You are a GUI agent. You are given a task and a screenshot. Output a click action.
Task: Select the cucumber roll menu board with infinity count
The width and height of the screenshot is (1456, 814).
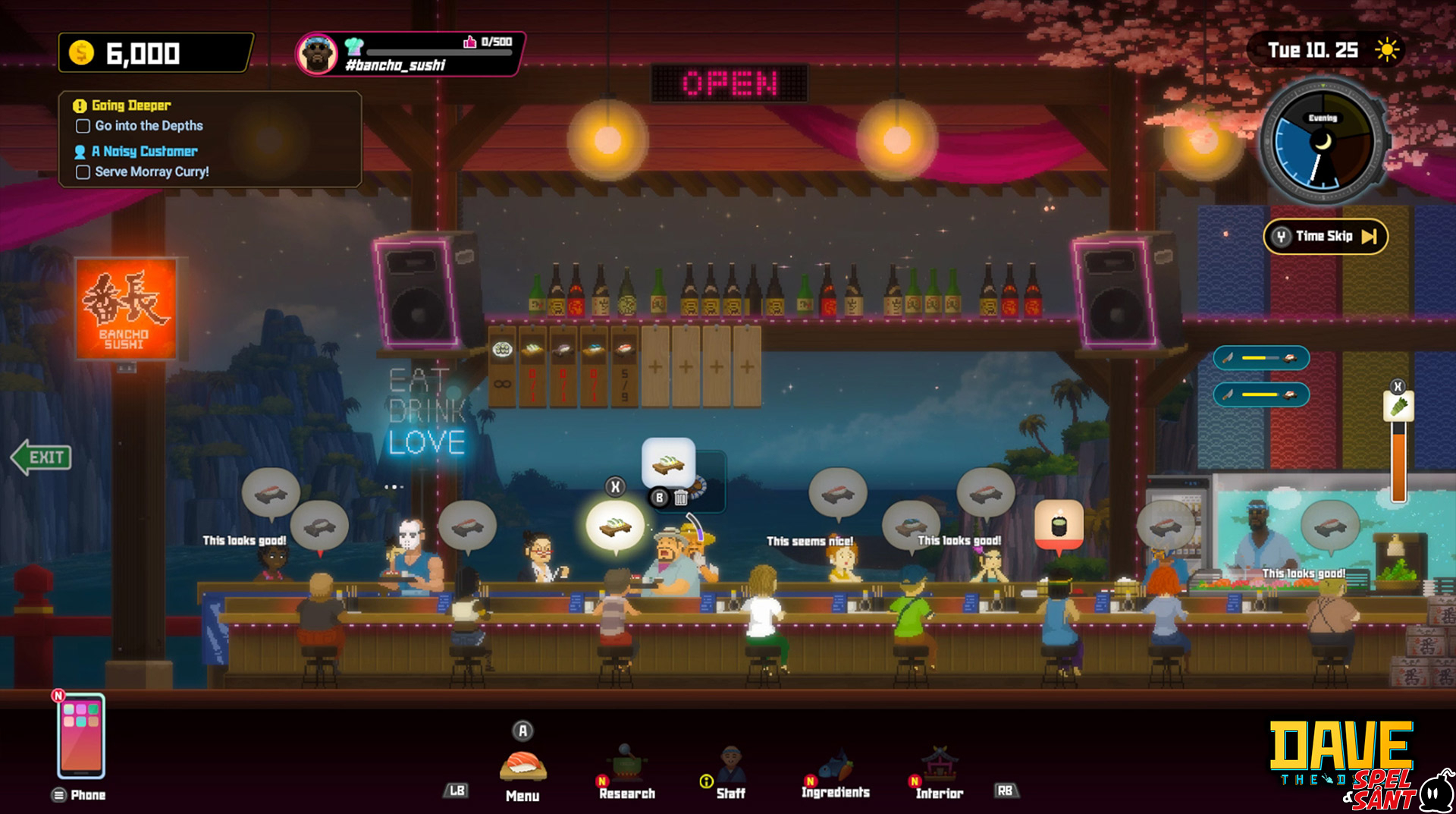click(x=502, y=366)
